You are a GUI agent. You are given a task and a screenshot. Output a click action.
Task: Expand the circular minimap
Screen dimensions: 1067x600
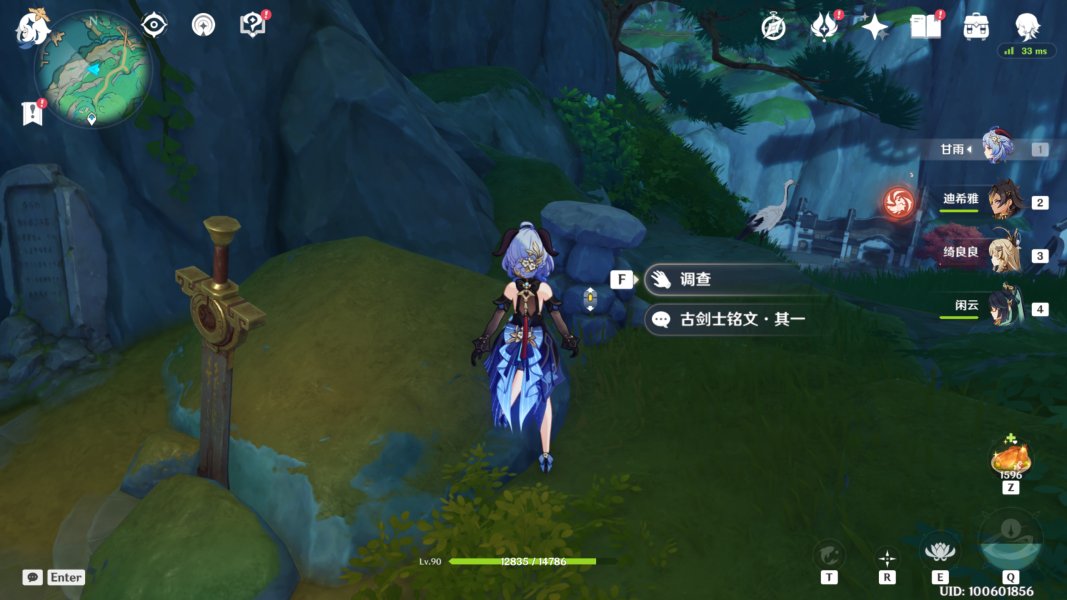[x=92, y=69]
